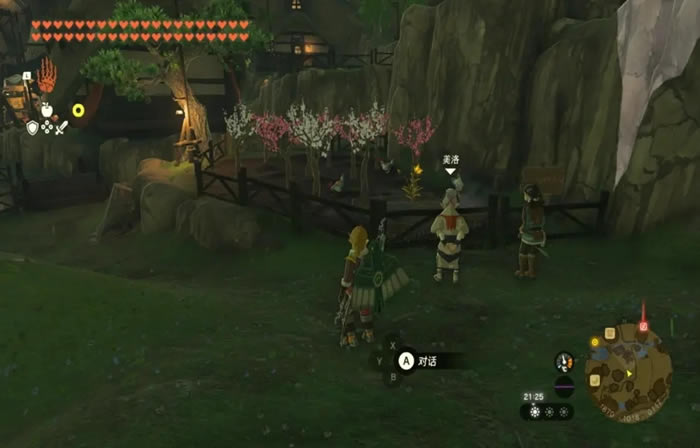Choose the shield quick-select icon
Screen dimensions: 700x448
[32, 127]
